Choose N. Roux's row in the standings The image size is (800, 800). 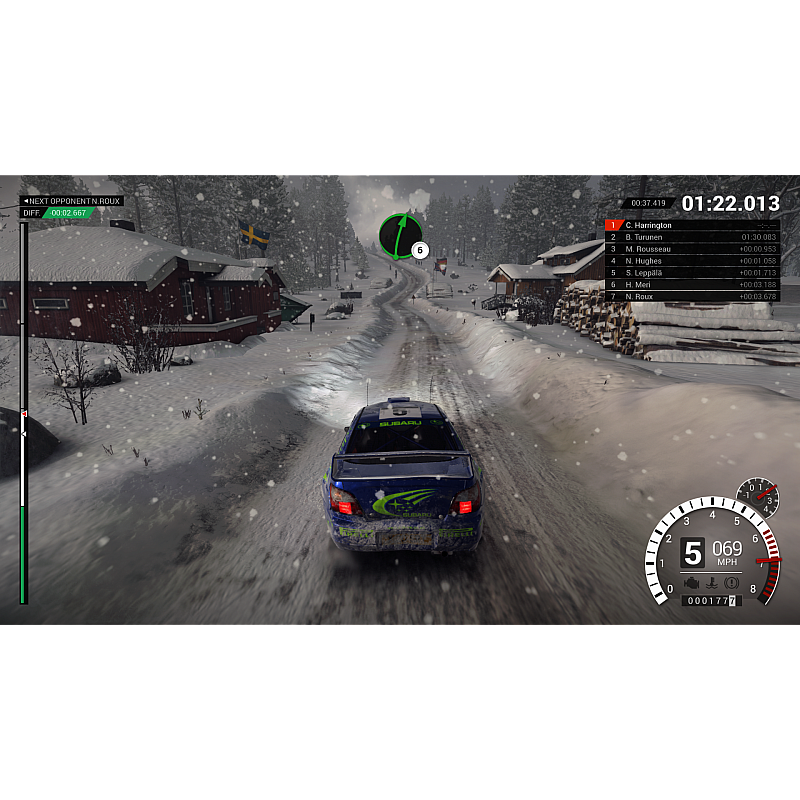(x=692, y=297)
